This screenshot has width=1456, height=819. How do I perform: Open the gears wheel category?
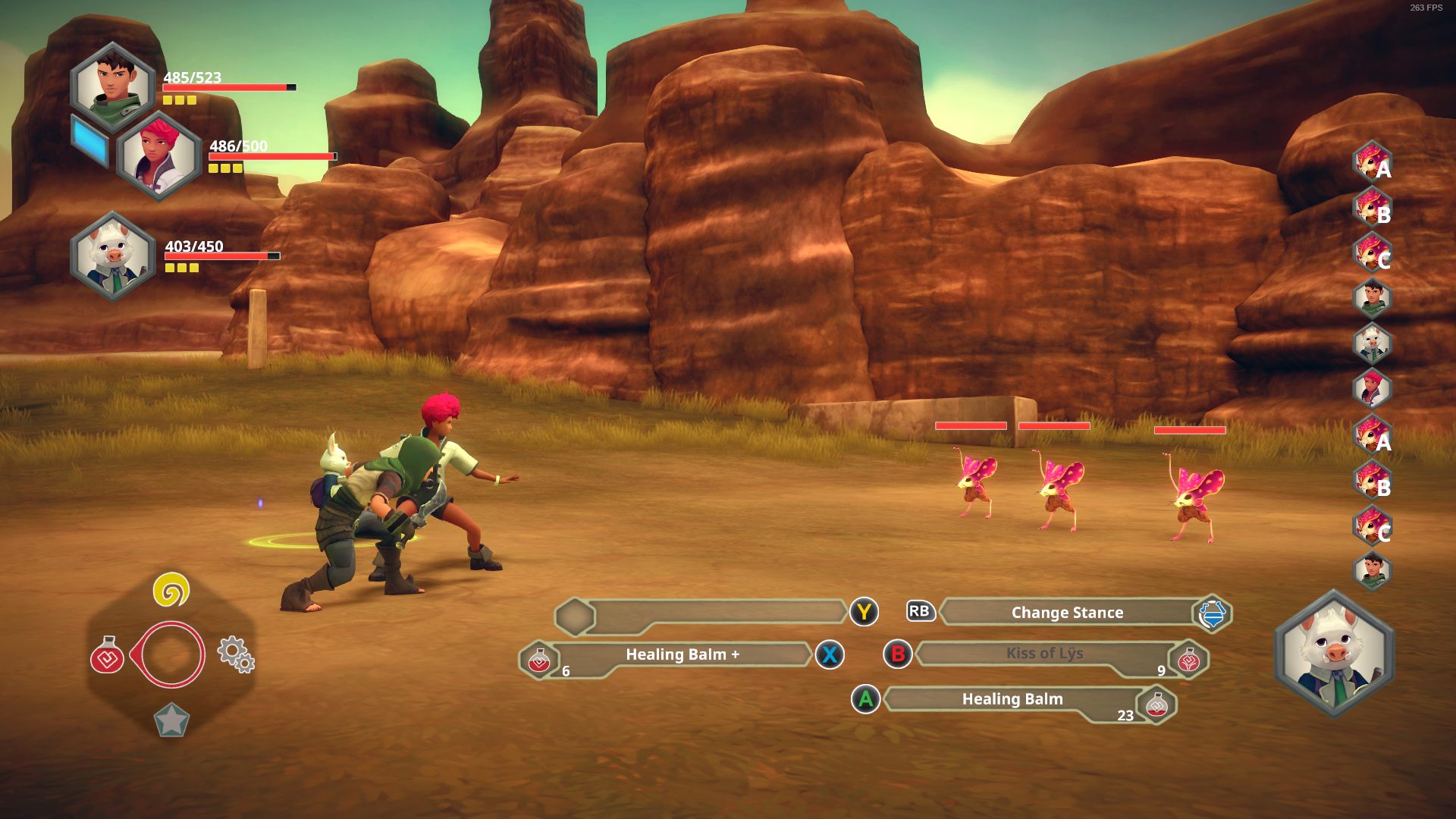(x=235, y=654)
